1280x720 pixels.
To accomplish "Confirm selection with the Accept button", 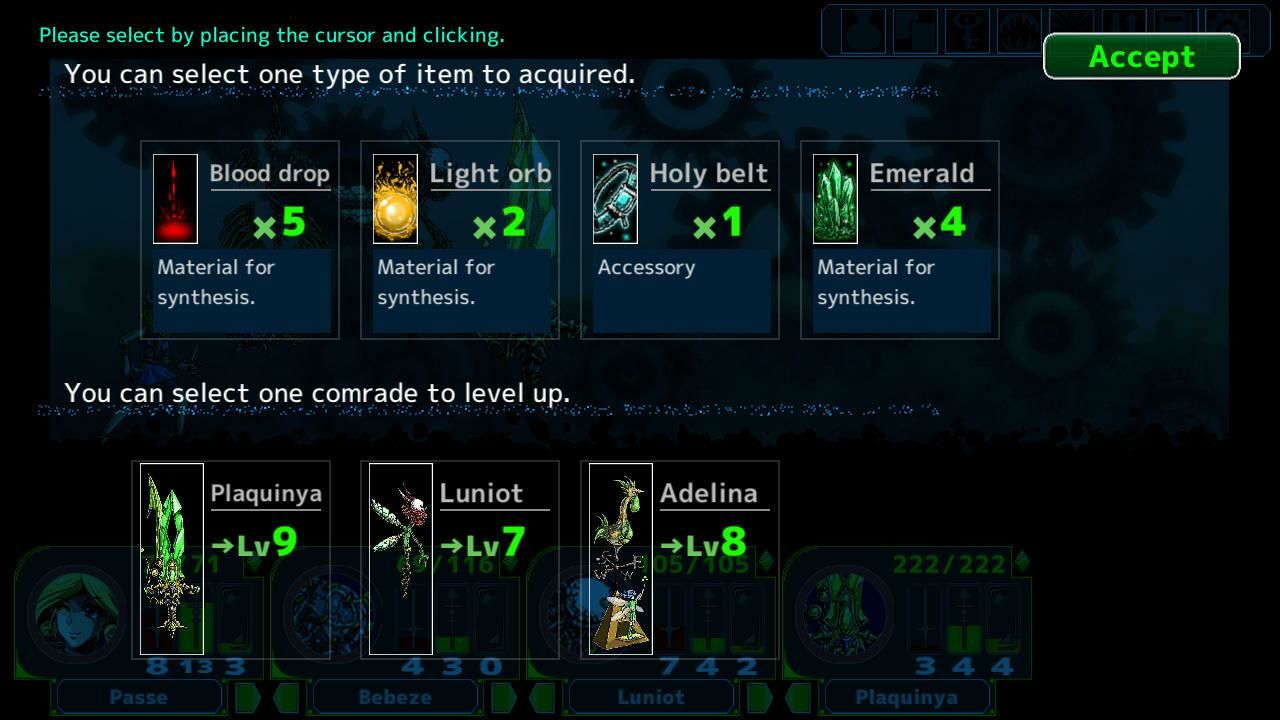I will click(x=1141, y=57).
